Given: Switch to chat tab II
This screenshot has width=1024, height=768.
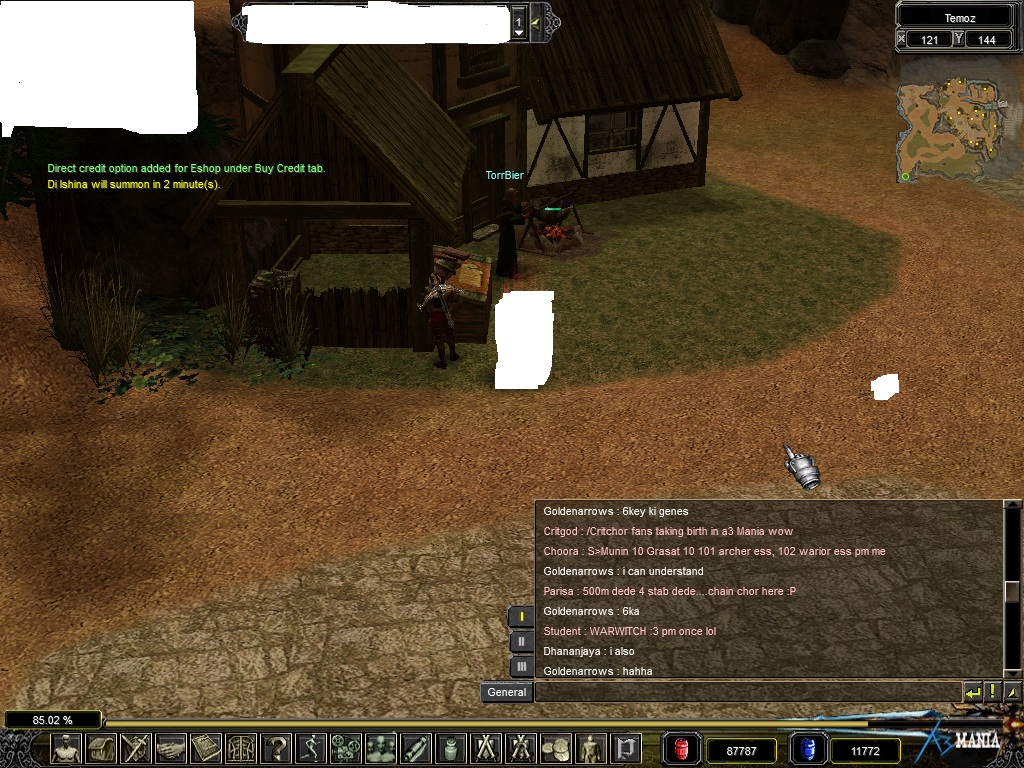Looking at the screenshot, I should pos(521,642).
